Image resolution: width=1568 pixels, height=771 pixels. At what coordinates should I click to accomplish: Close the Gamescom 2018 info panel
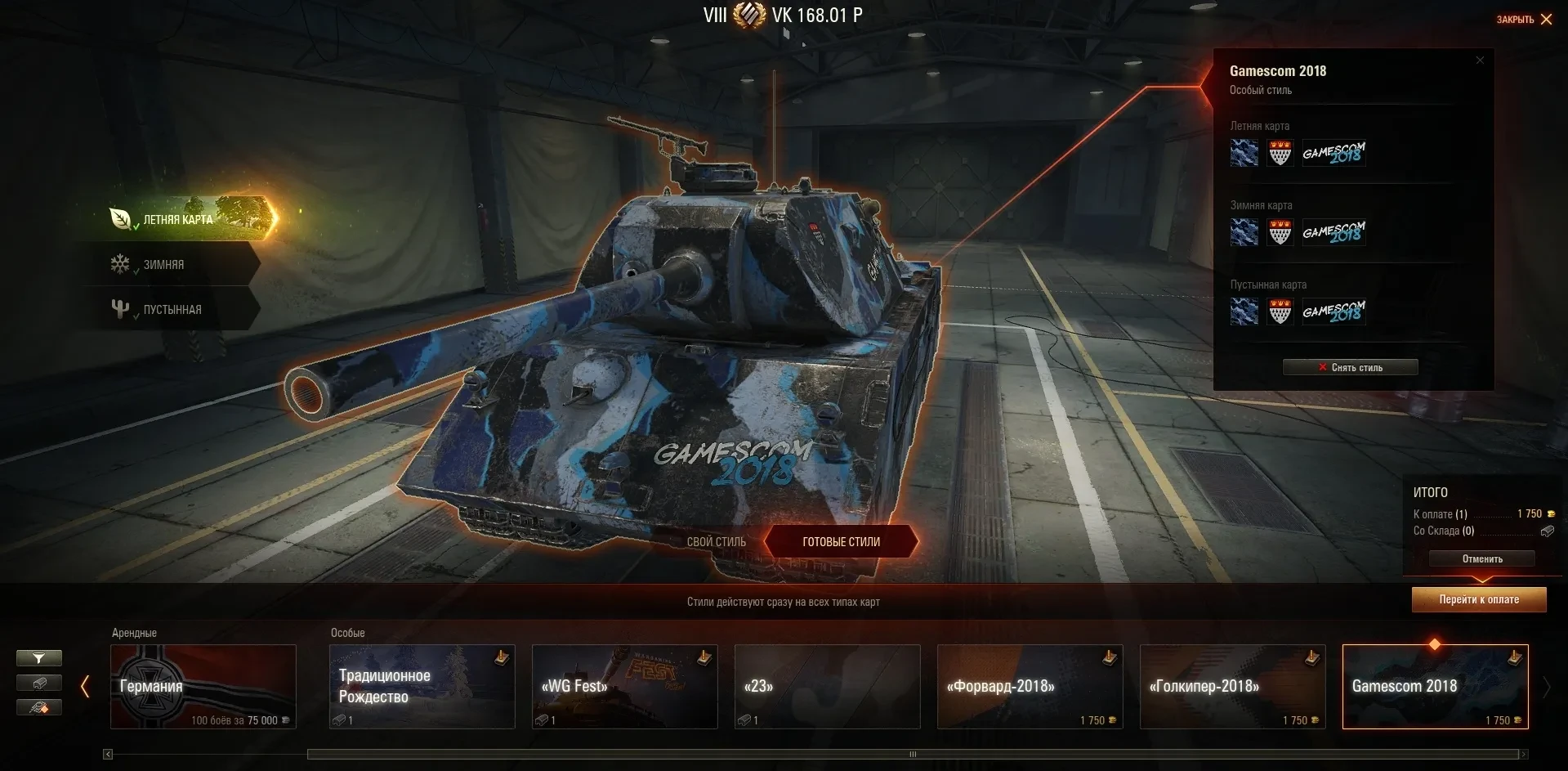[x=1480, y=61]
